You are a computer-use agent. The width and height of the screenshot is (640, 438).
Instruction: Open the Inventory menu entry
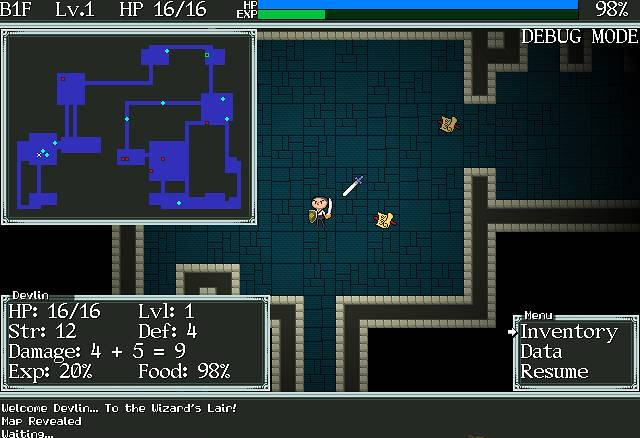[x=568, y=332]
